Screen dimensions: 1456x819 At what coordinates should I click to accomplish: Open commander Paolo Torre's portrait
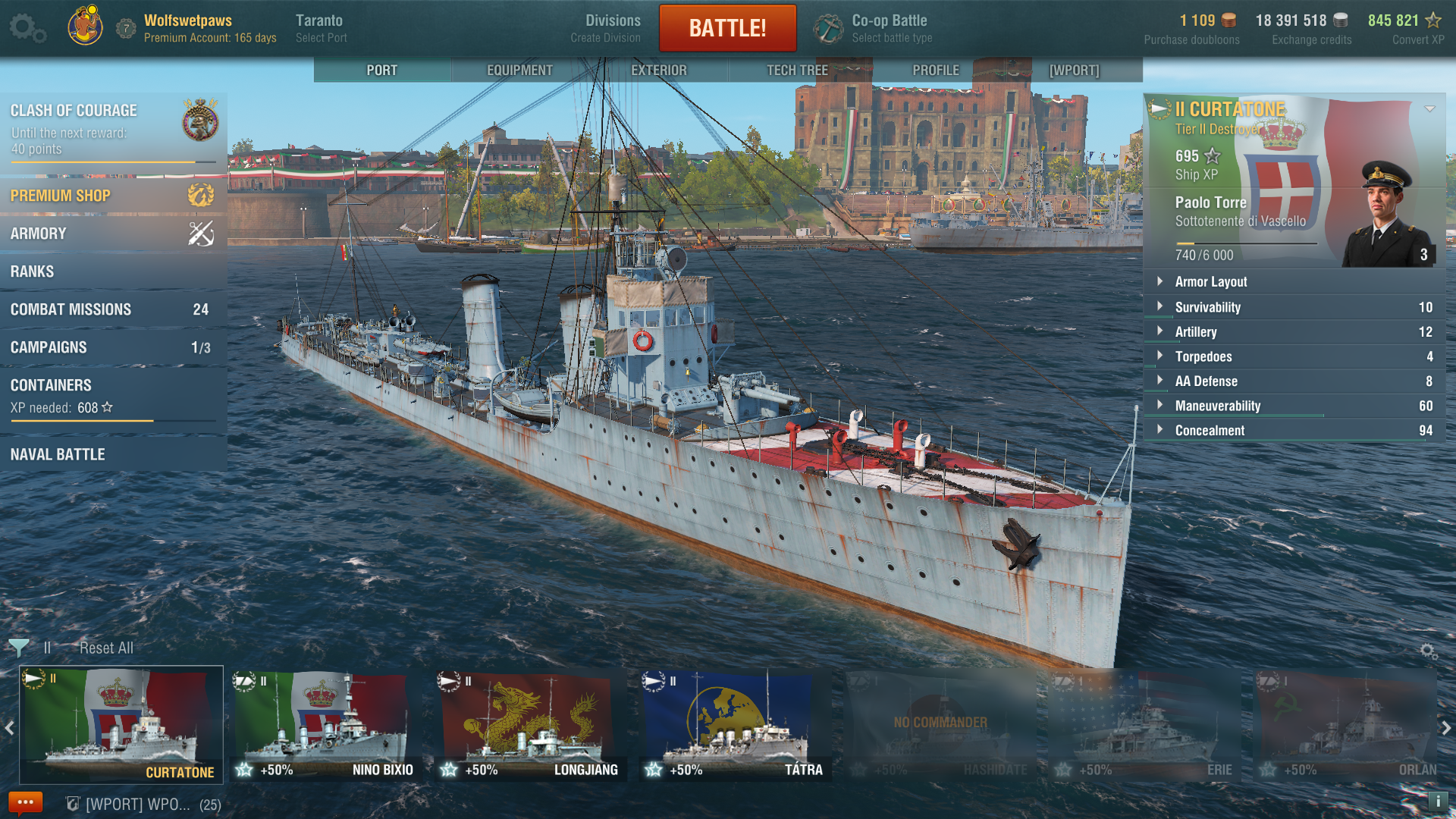pos(1385,216)
